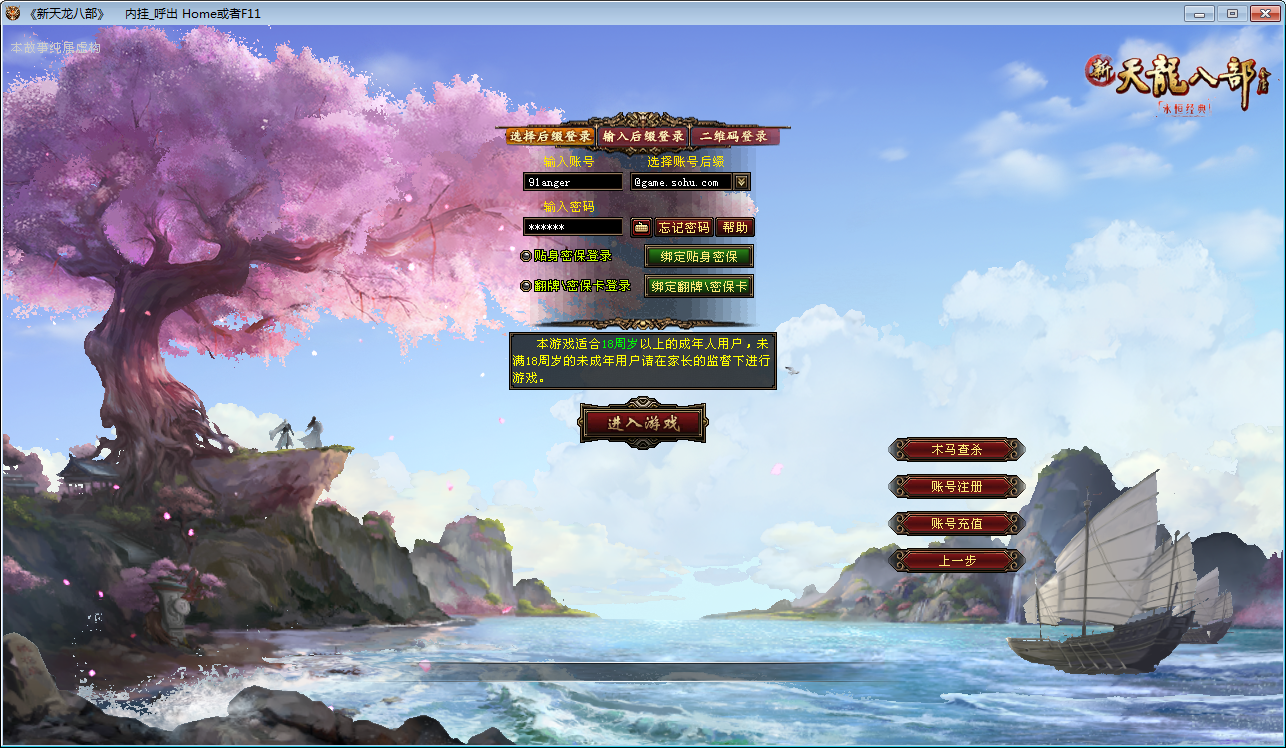Image resolution: width=1286 pixels, height=748 pixels.
Task: Click the 绑定贴身密保 button
Action: click(698, 257)
